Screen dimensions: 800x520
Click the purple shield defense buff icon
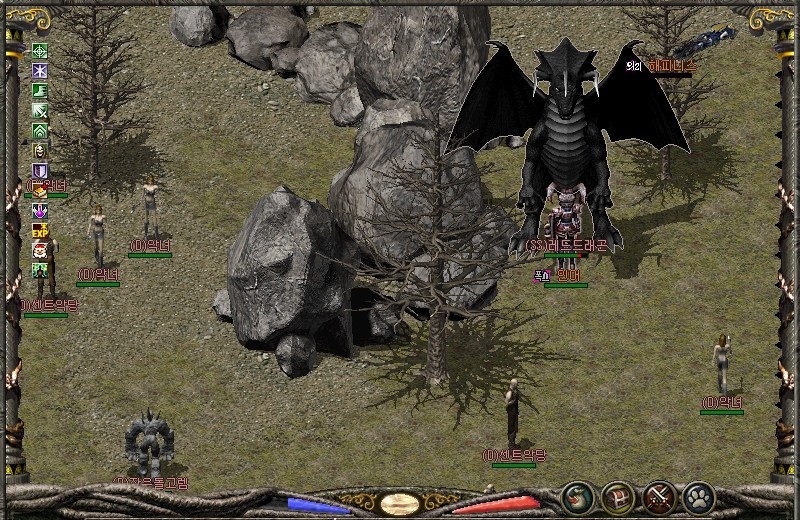pyautogui.click(x=41, y=171)
